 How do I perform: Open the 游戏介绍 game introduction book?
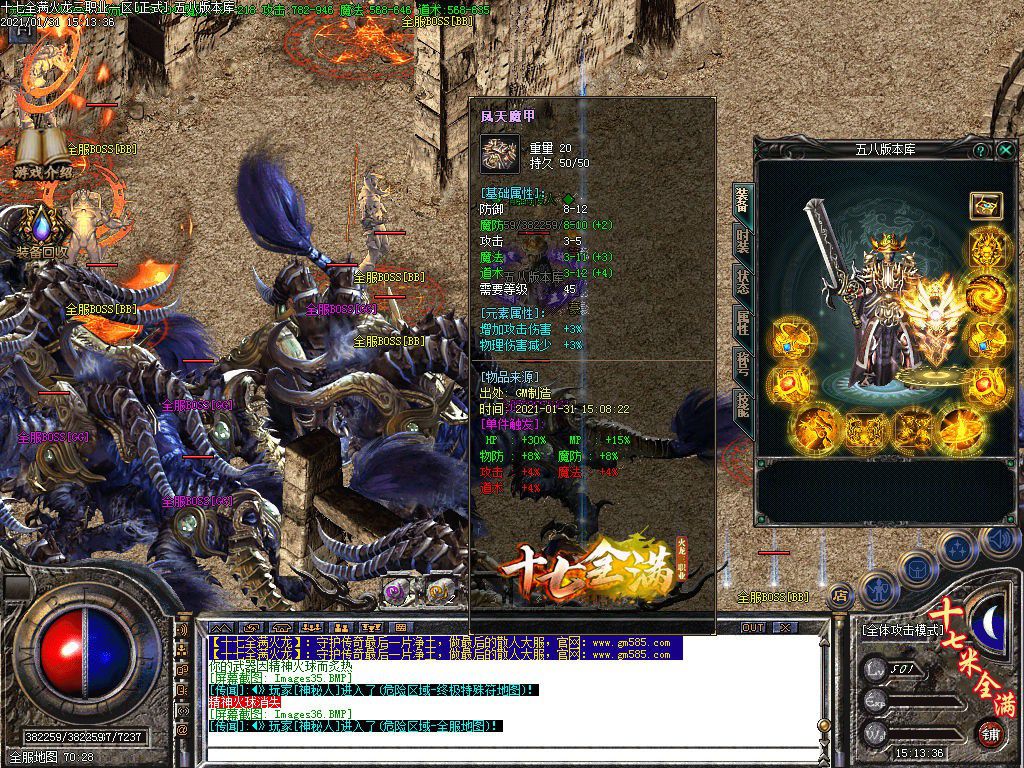(x=42, y=152)
